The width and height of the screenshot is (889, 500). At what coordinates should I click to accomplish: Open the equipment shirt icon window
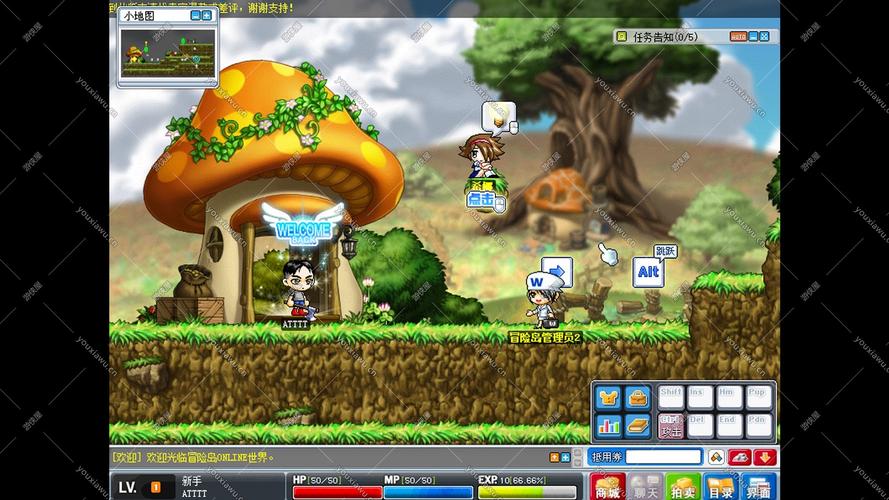608,398
